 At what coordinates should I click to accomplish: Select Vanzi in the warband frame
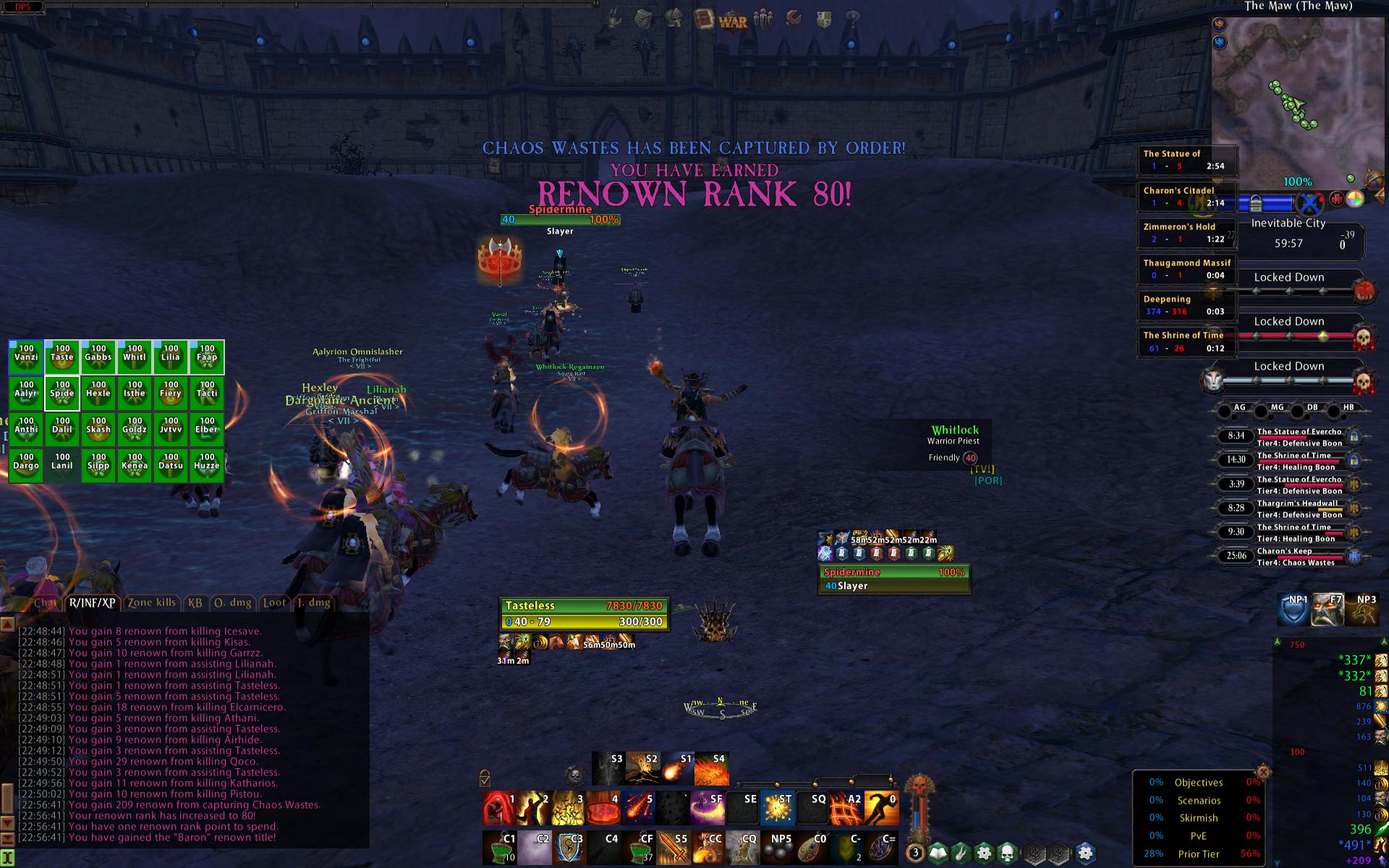pyautogui.click(x=26, y=357)
